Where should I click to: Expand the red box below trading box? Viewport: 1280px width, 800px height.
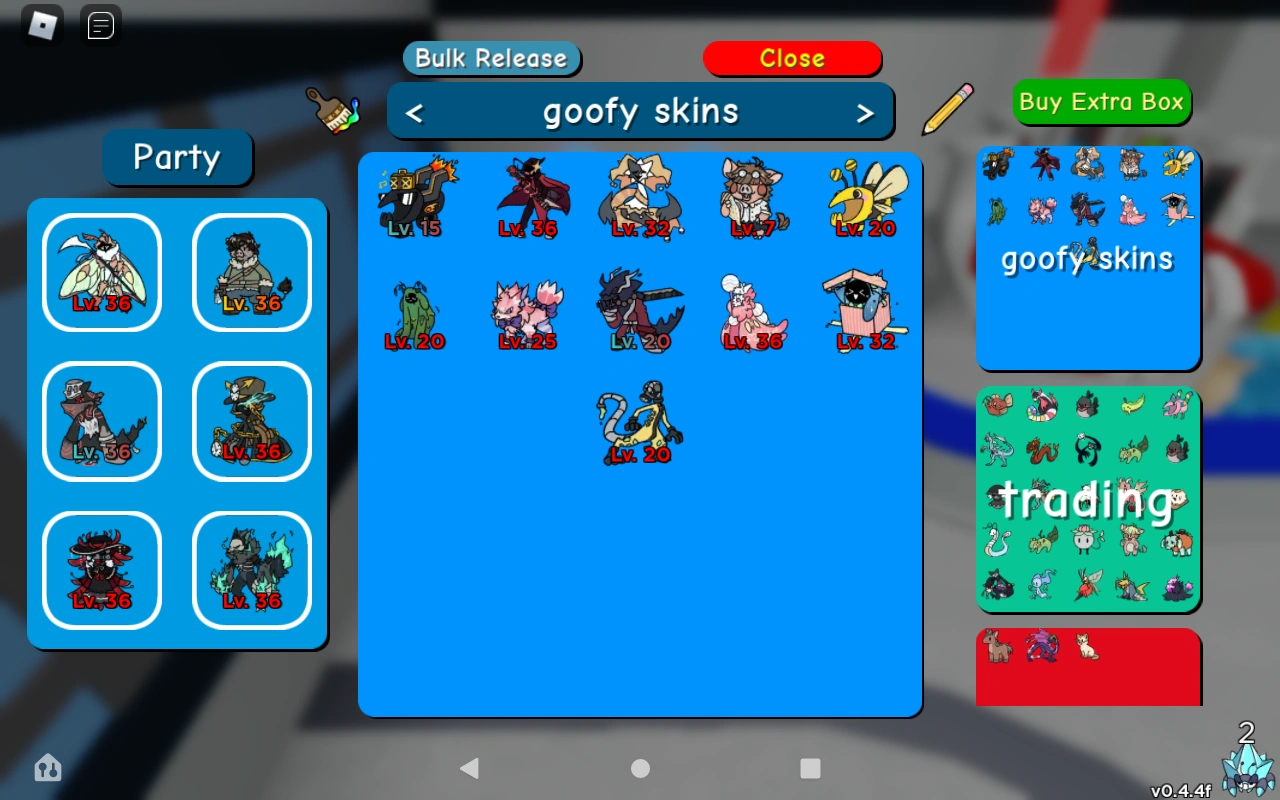(1088, 666)
